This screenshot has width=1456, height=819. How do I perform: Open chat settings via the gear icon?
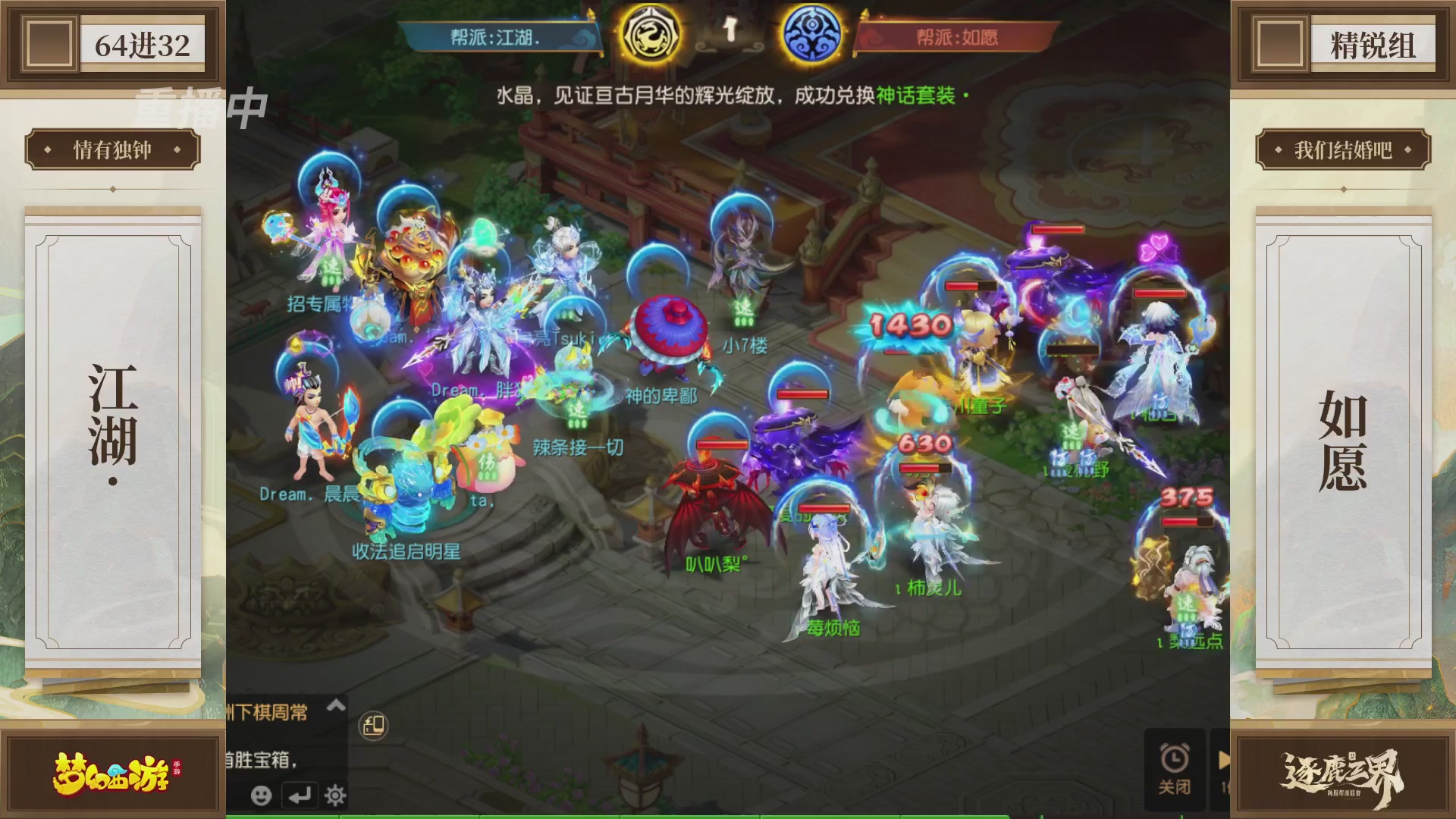[x=335, y=796]
